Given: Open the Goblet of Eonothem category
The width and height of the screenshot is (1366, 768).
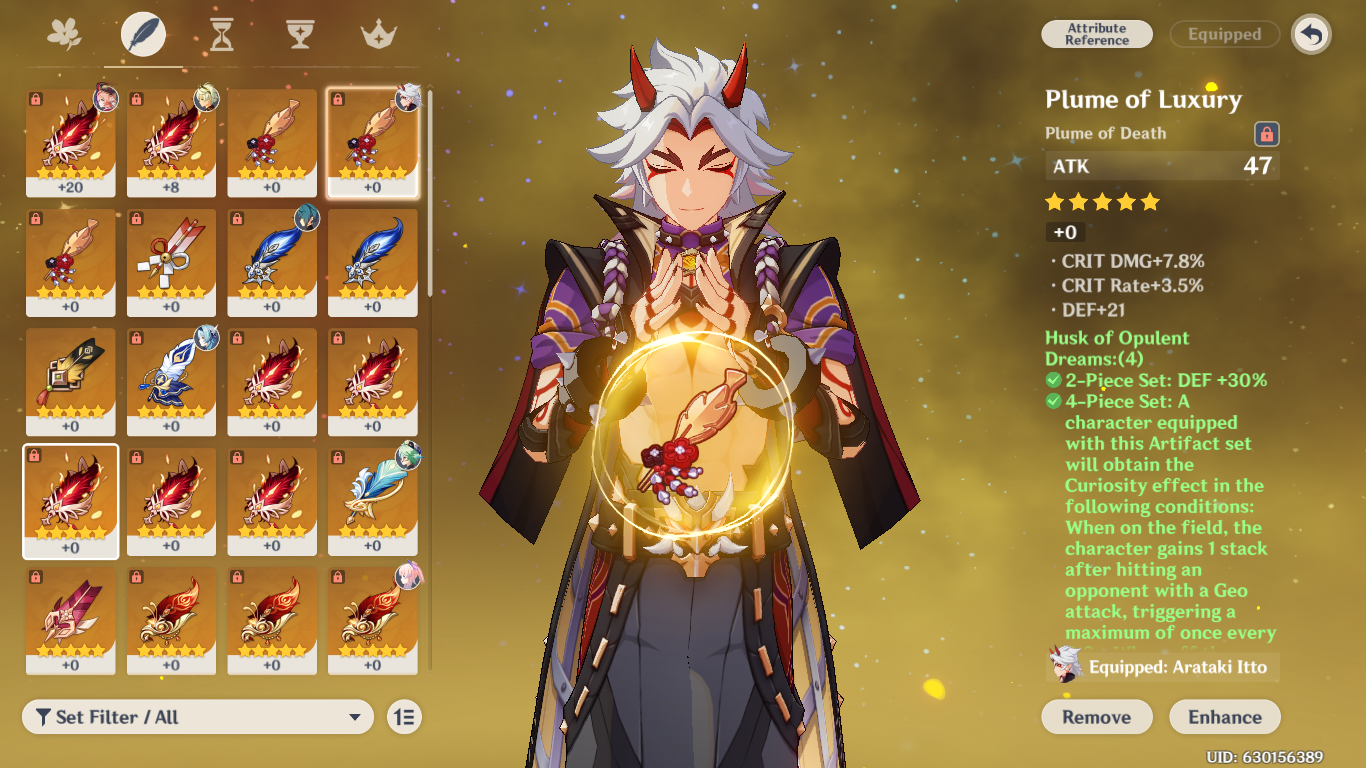Looking at the screenshot, I should 300,33.
